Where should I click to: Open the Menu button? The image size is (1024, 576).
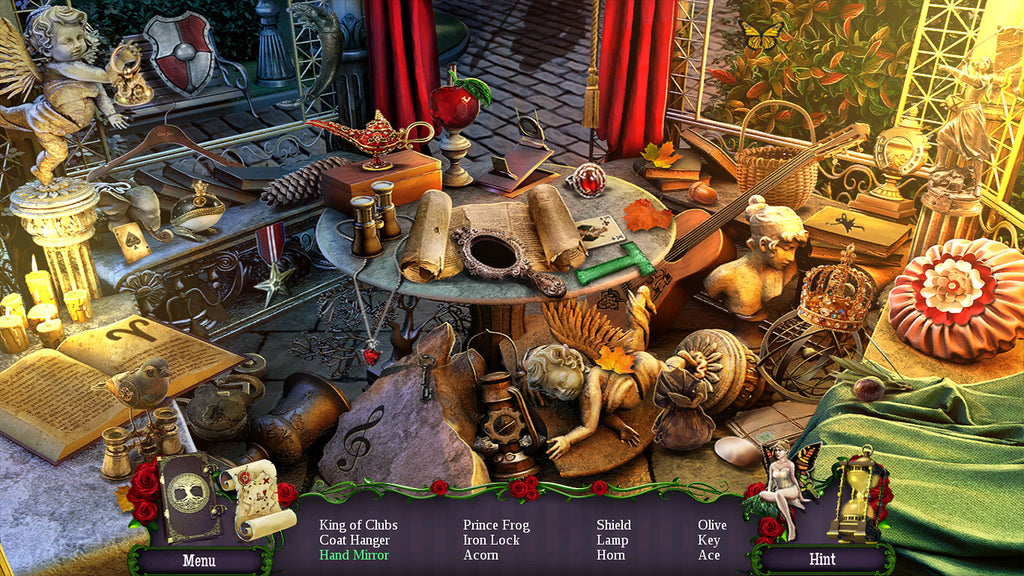[x=198, y=559]
